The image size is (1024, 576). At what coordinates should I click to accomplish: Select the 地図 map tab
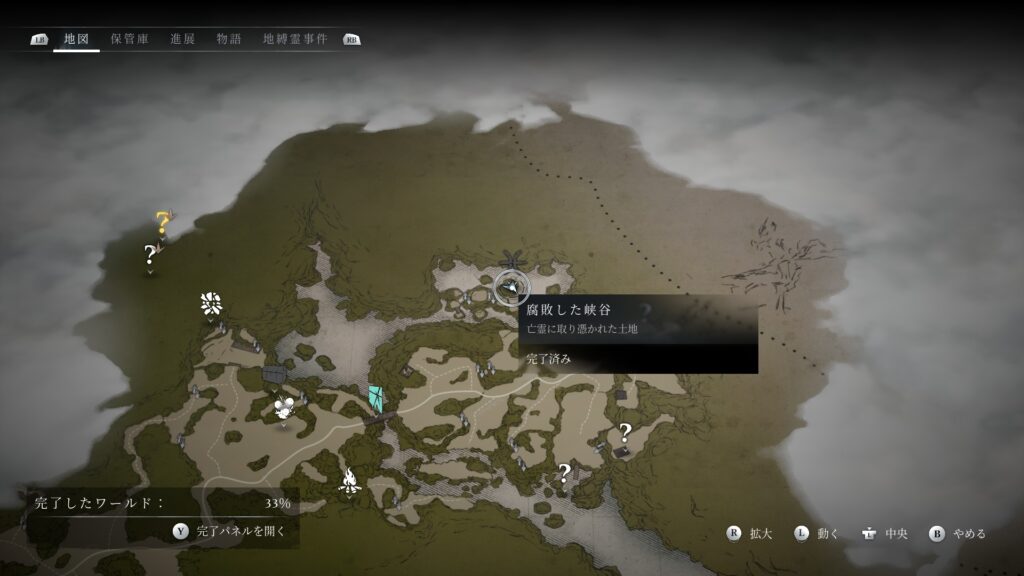(x=76, y=39)
